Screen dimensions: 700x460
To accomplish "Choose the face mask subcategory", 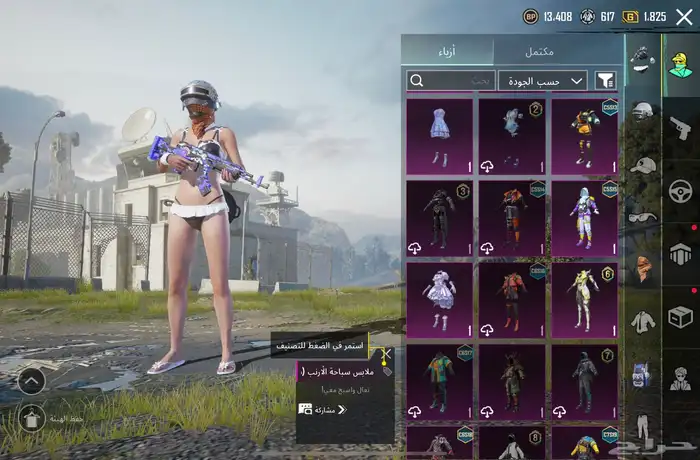I will [x=642, y=268].
